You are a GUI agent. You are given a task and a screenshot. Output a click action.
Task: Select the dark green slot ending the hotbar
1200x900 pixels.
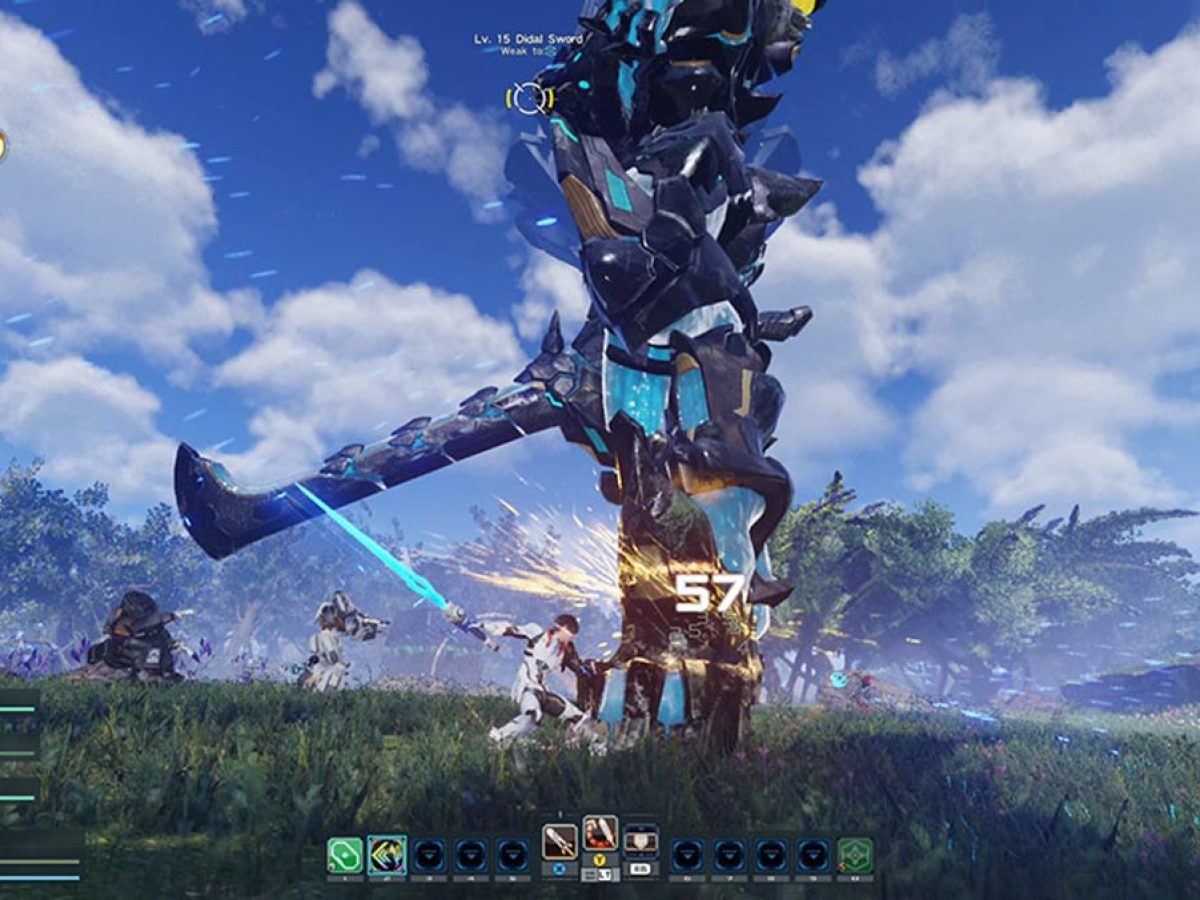click(855, 855)
